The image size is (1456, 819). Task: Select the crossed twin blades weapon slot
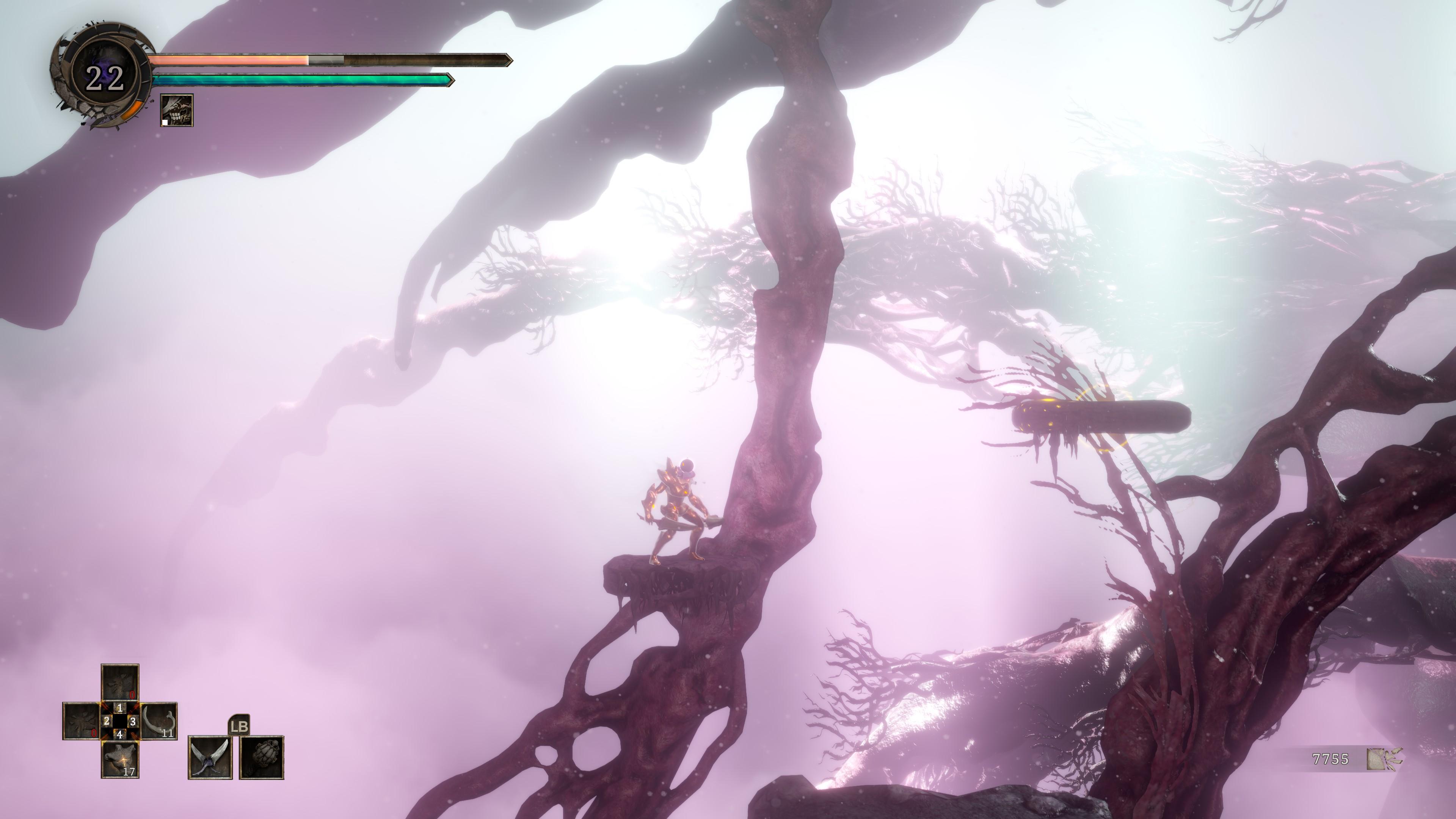210,757
